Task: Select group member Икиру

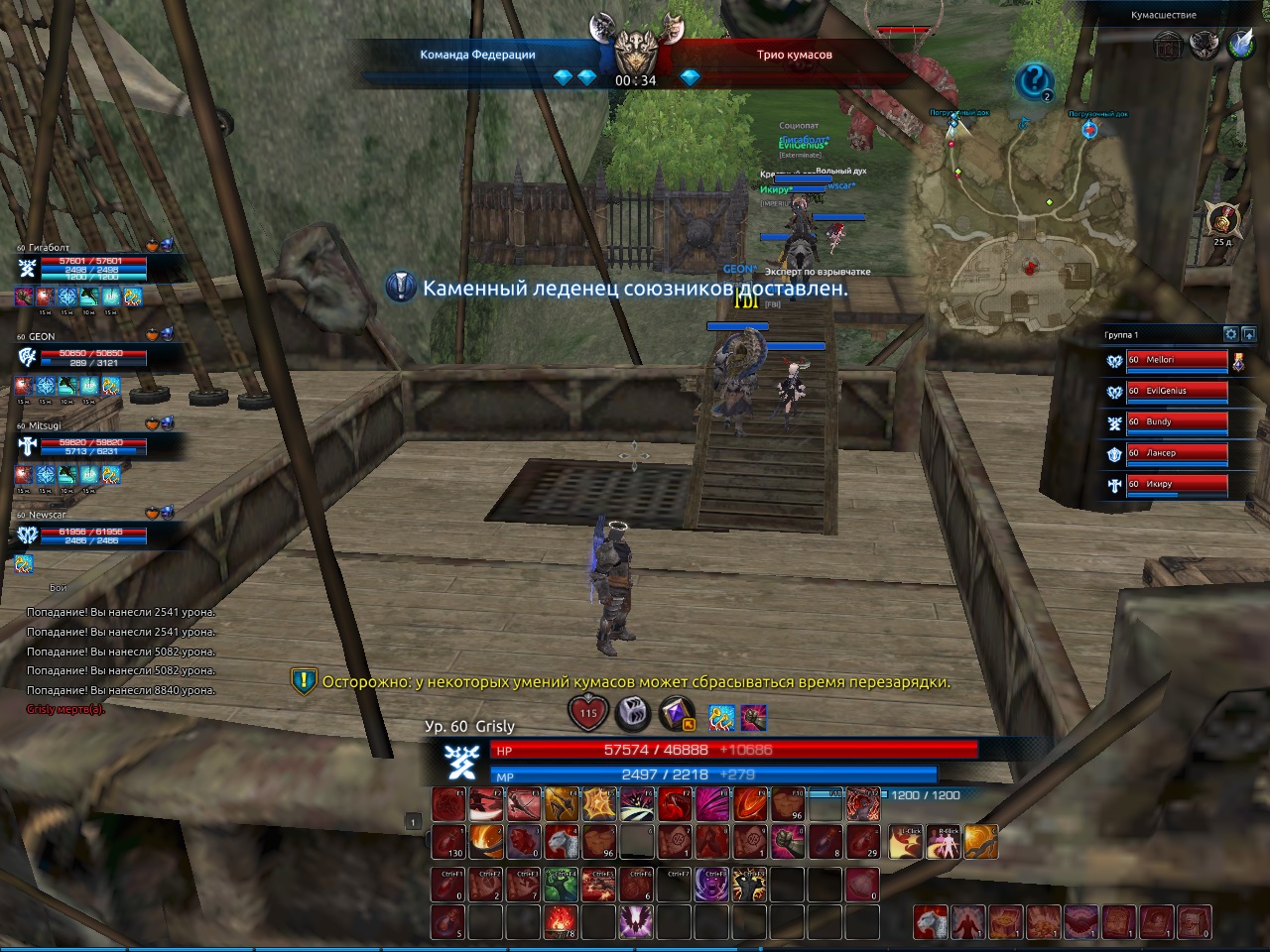Action: coord(1176,485)
